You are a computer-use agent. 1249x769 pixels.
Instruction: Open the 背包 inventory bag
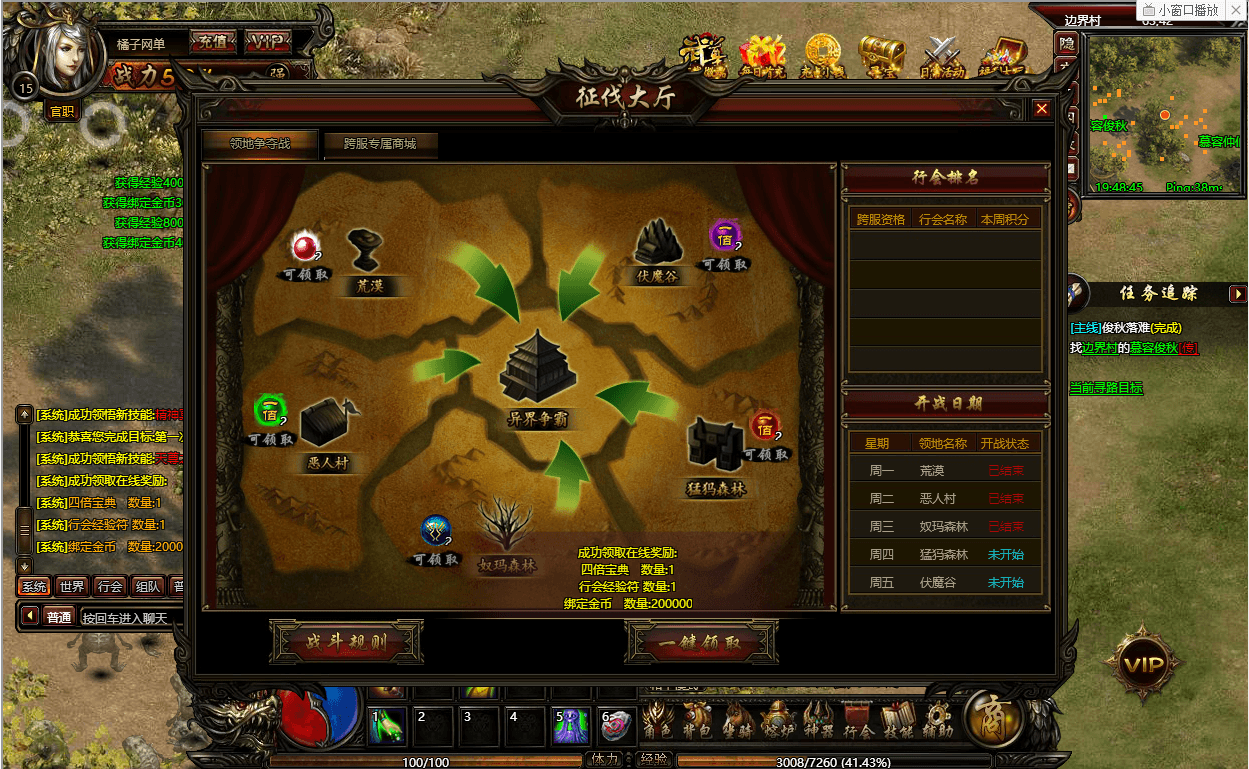[x=697, y=720]
